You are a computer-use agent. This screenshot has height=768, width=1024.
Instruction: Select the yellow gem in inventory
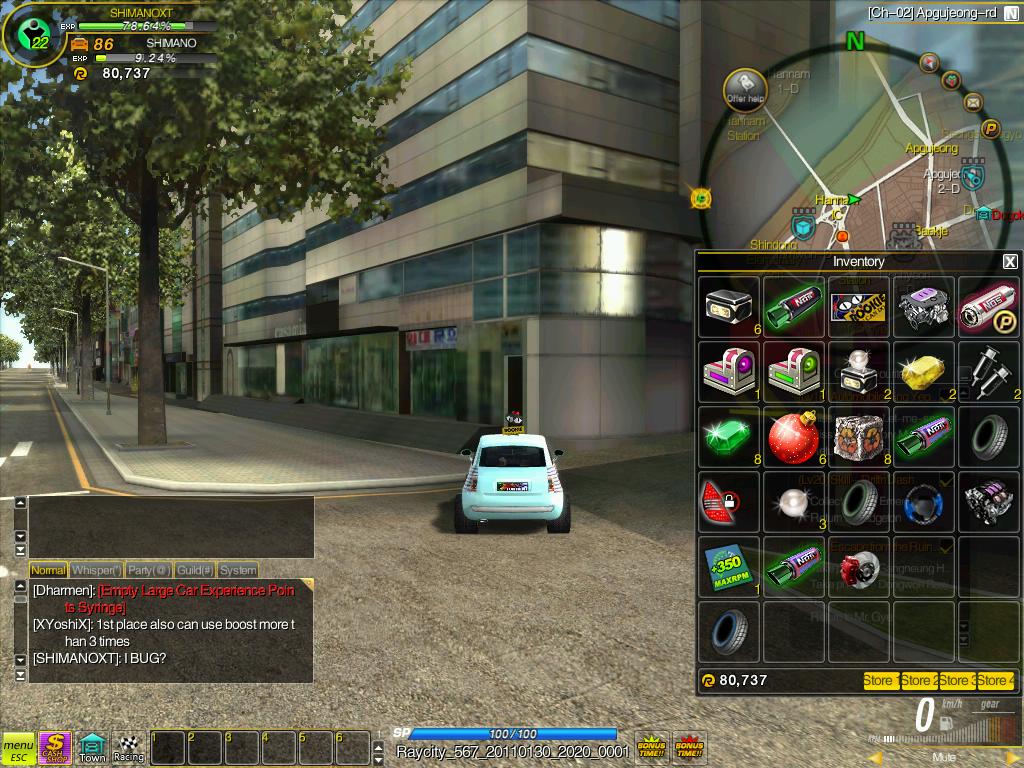click(x=923, y=372)
